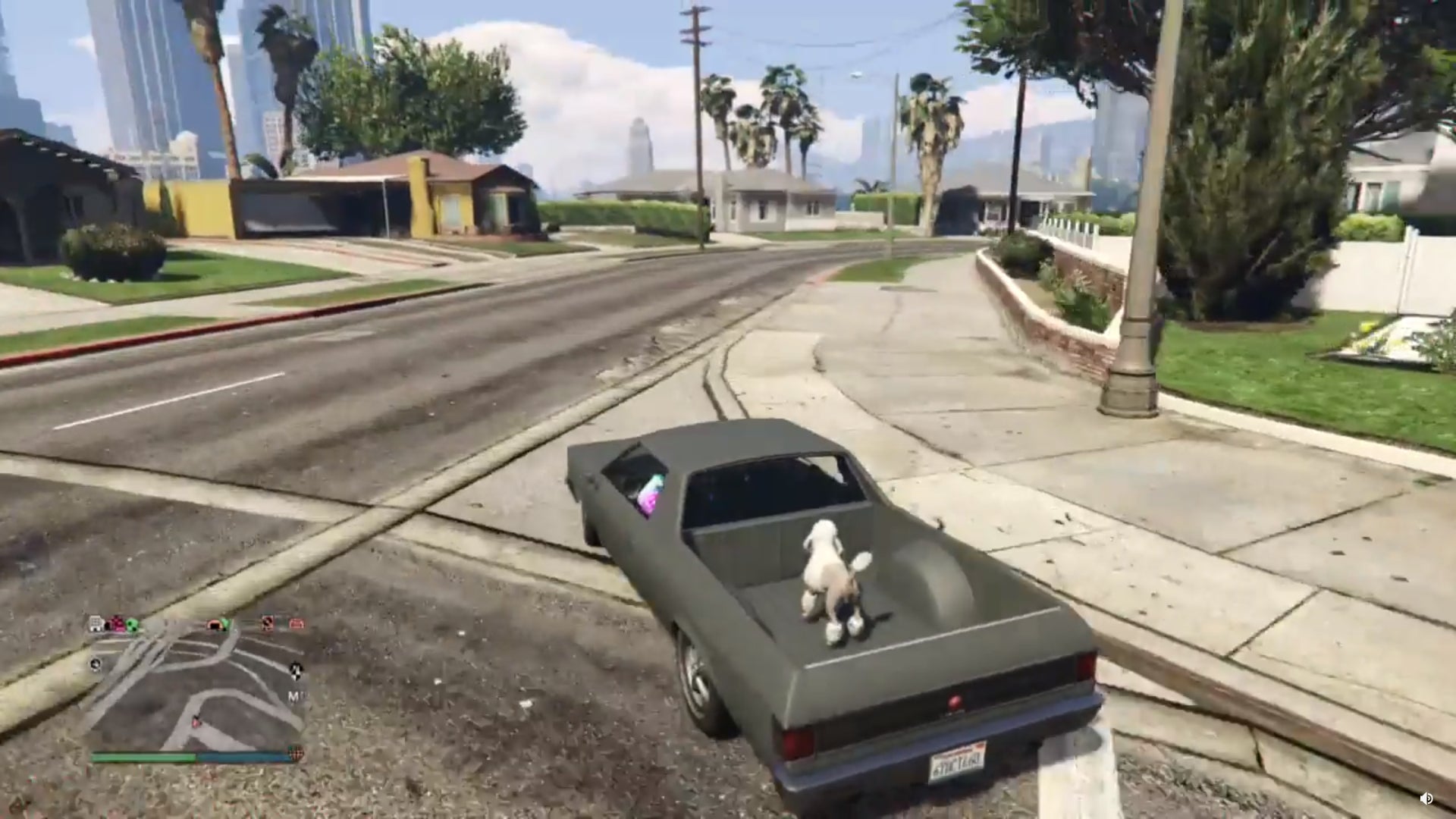Screen dimensions: 1456x819
Task: Toggle the green marker above the garage blip
Action: coord(225,622)
